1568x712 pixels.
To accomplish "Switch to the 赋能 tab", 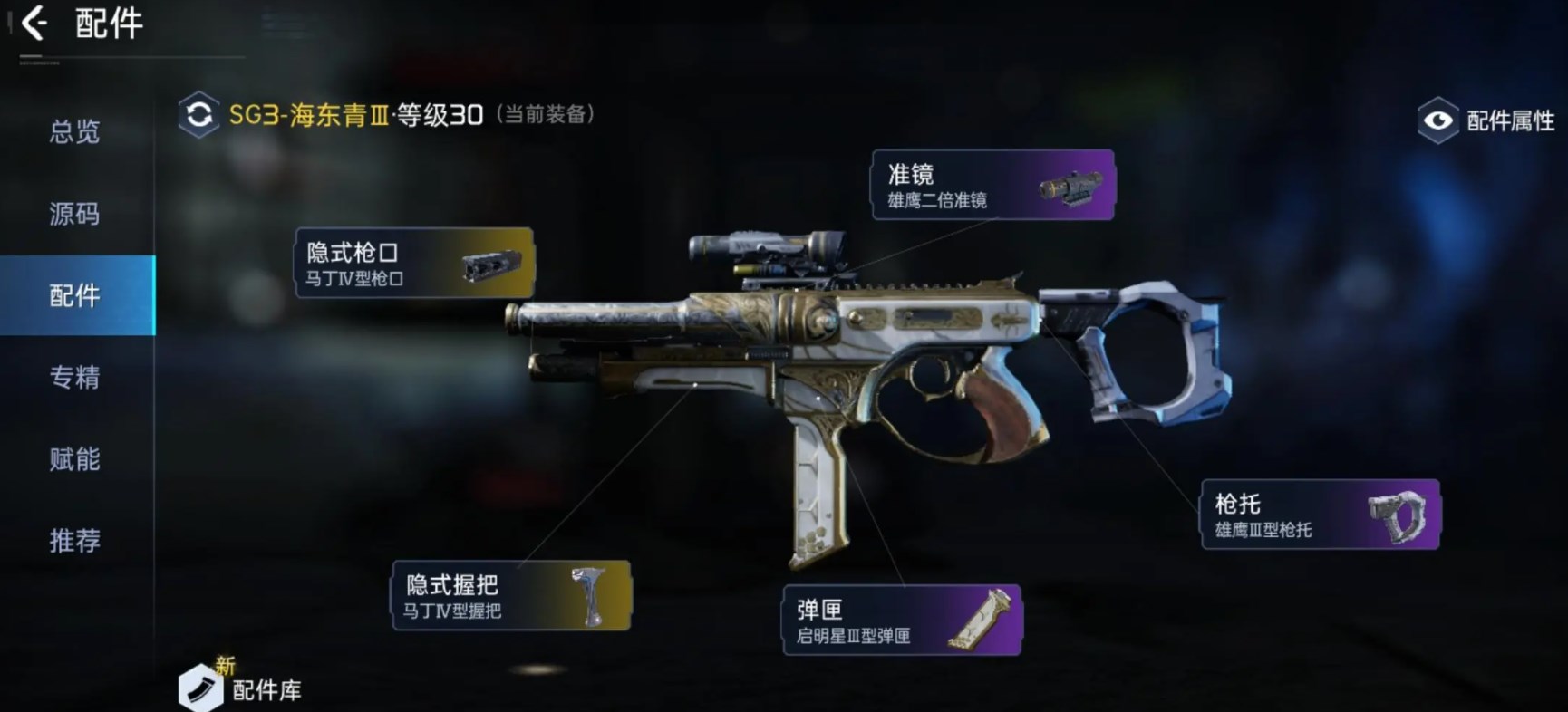I will [74, 459].
